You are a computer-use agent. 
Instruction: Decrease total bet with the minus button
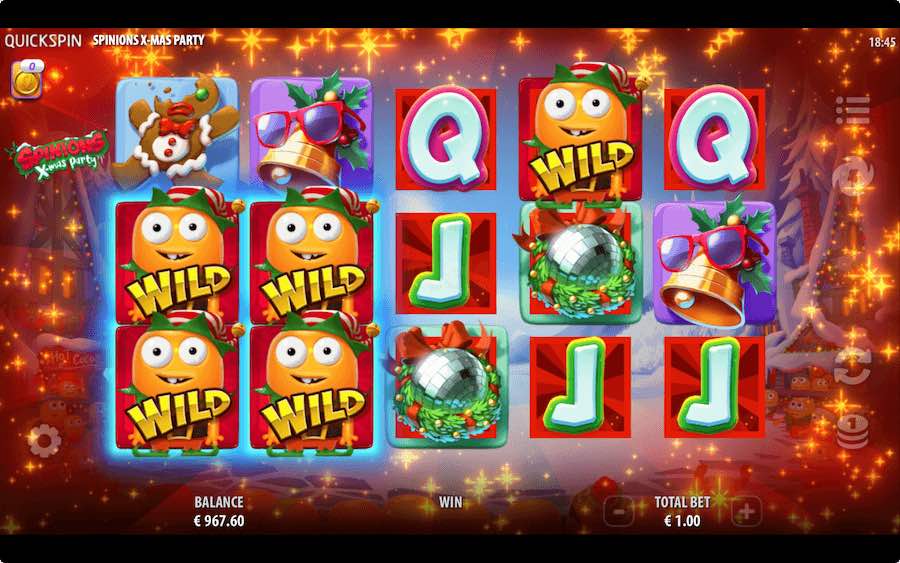point(619,512)
